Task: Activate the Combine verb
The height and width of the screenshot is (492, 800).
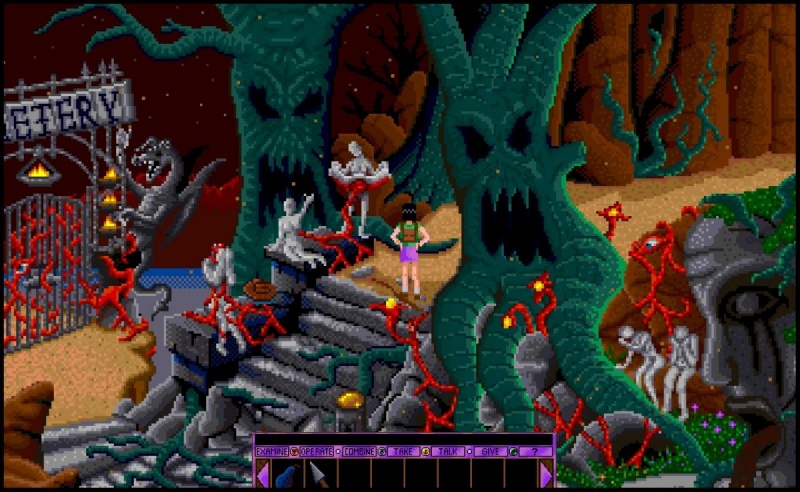Action: coord(361,452)
